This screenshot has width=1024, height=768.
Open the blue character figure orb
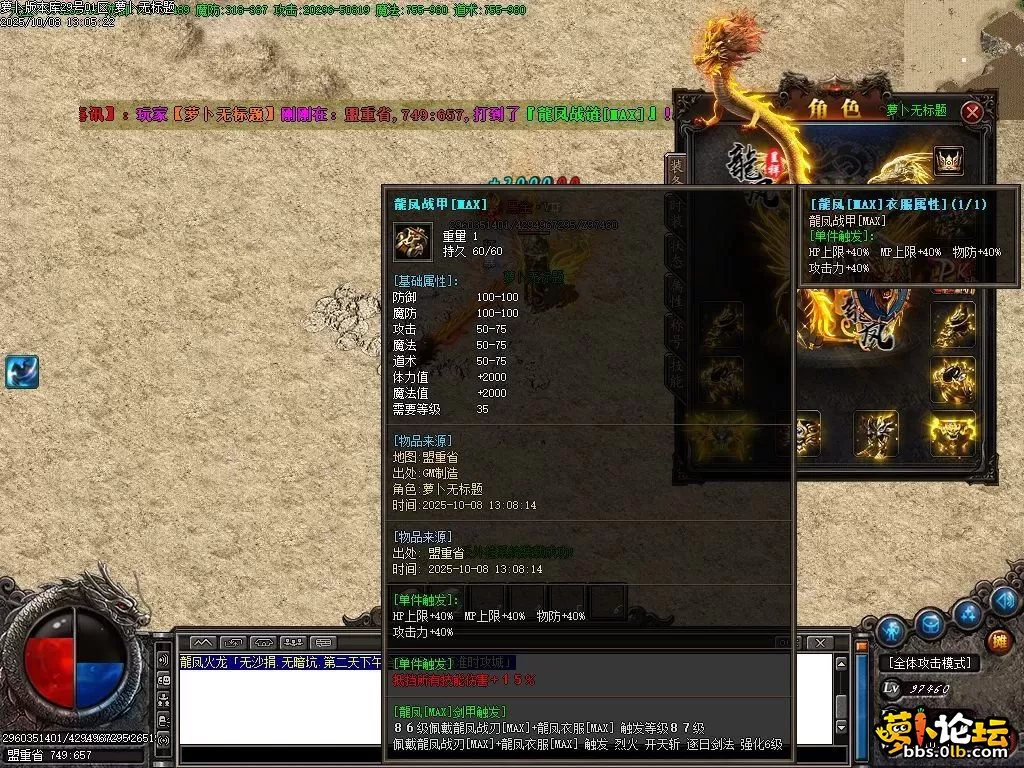point(892,631)
